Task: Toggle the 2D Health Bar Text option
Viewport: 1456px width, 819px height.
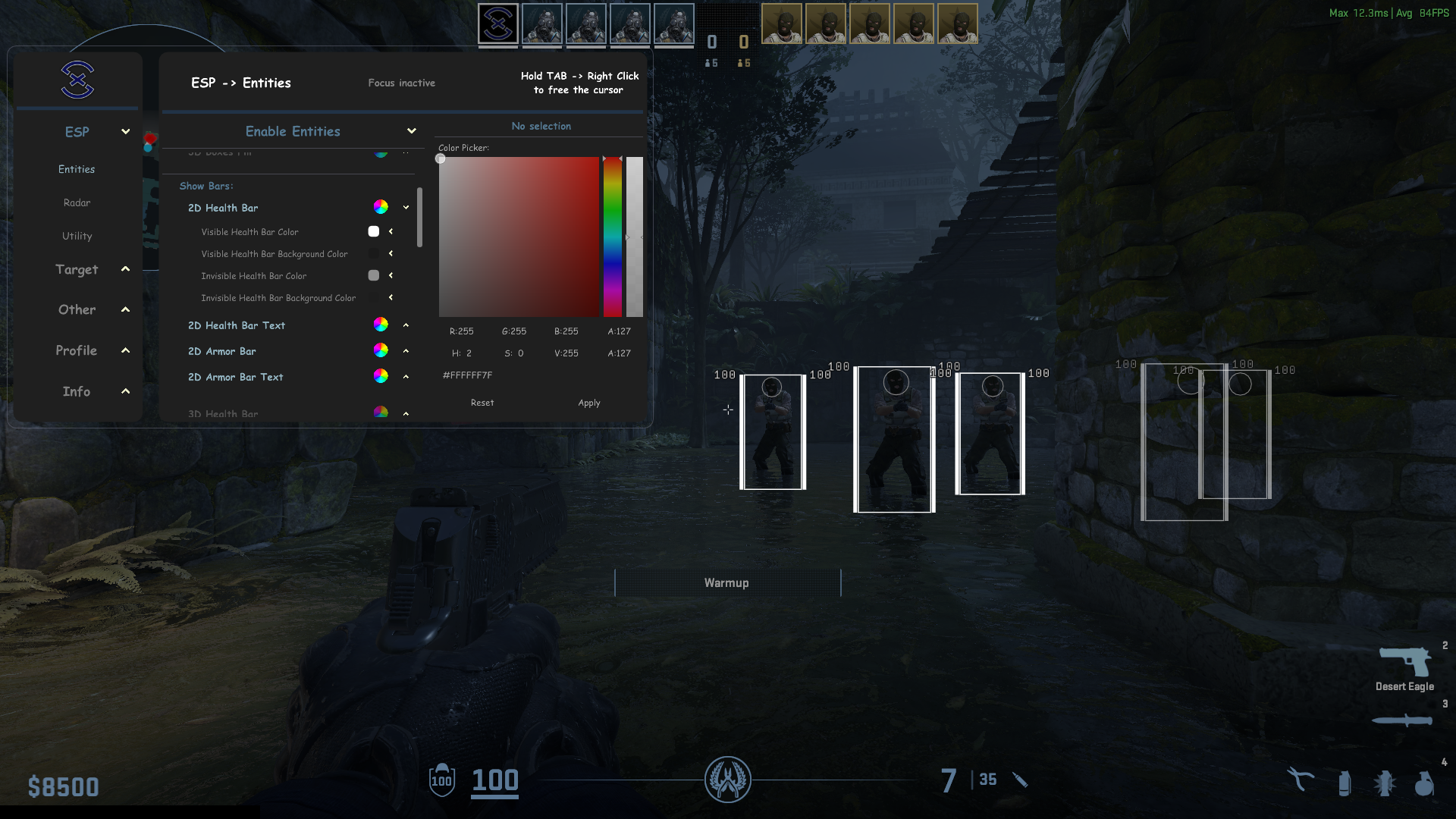Action: [237, 325]
